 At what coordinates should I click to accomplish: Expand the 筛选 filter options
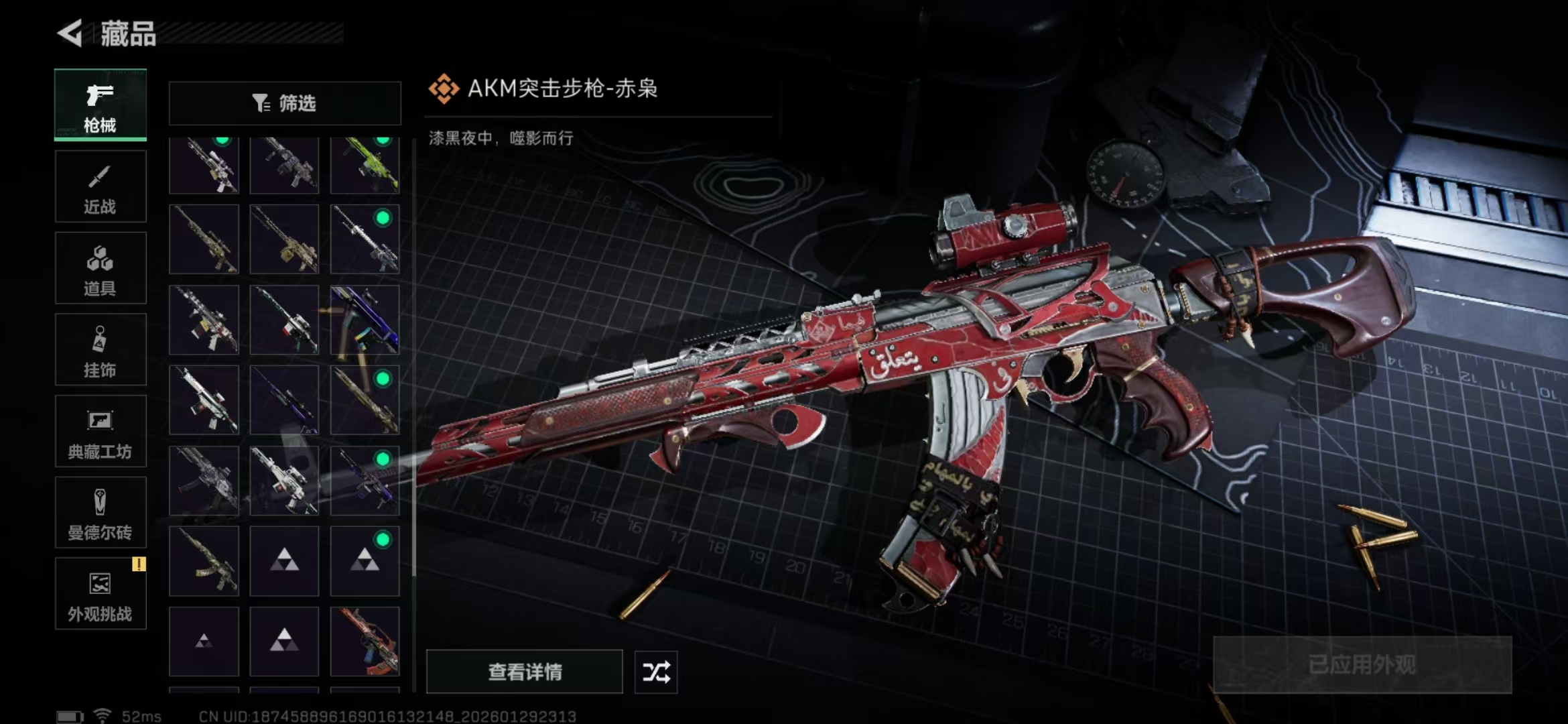(284, 103)
